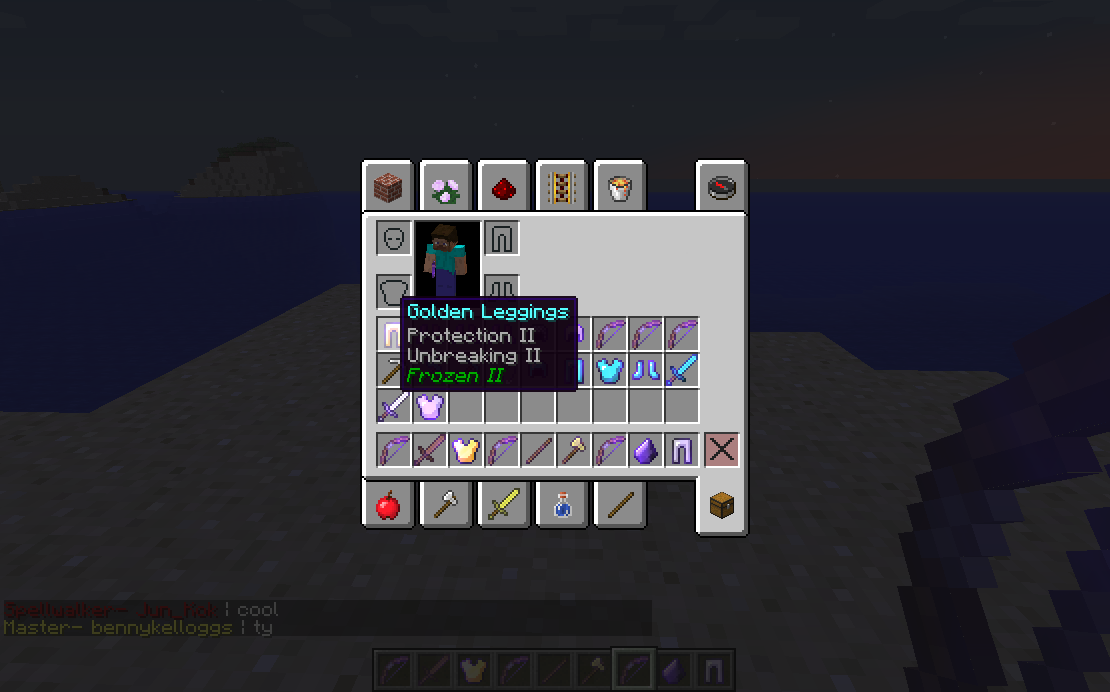The height and width of the screenshot is (692, 1110).
Task: Select the golden chestplate in the hotbar row
Action: [466, 450]
